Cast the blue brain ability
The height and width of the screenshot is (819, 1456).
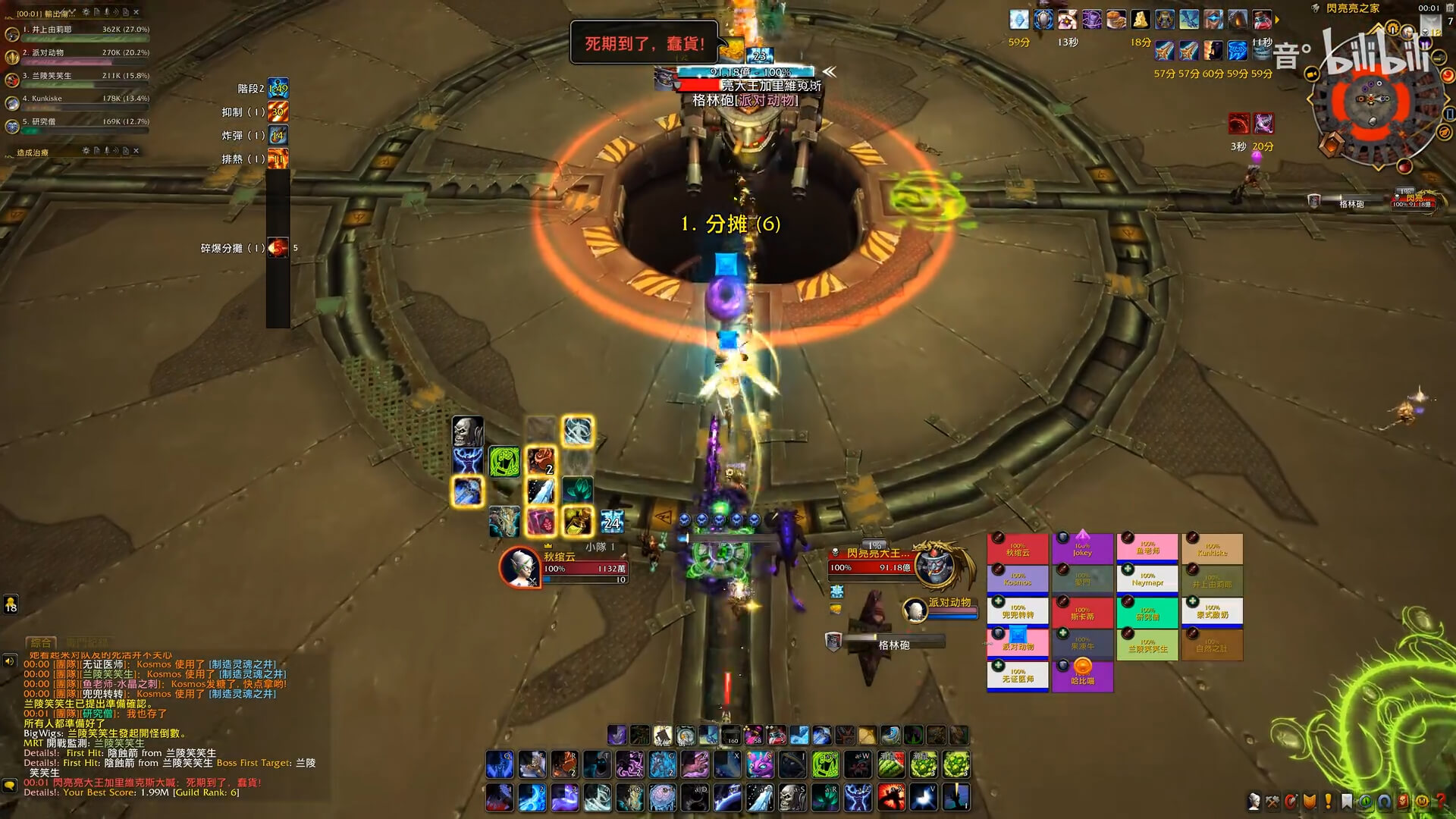(663, 798)
